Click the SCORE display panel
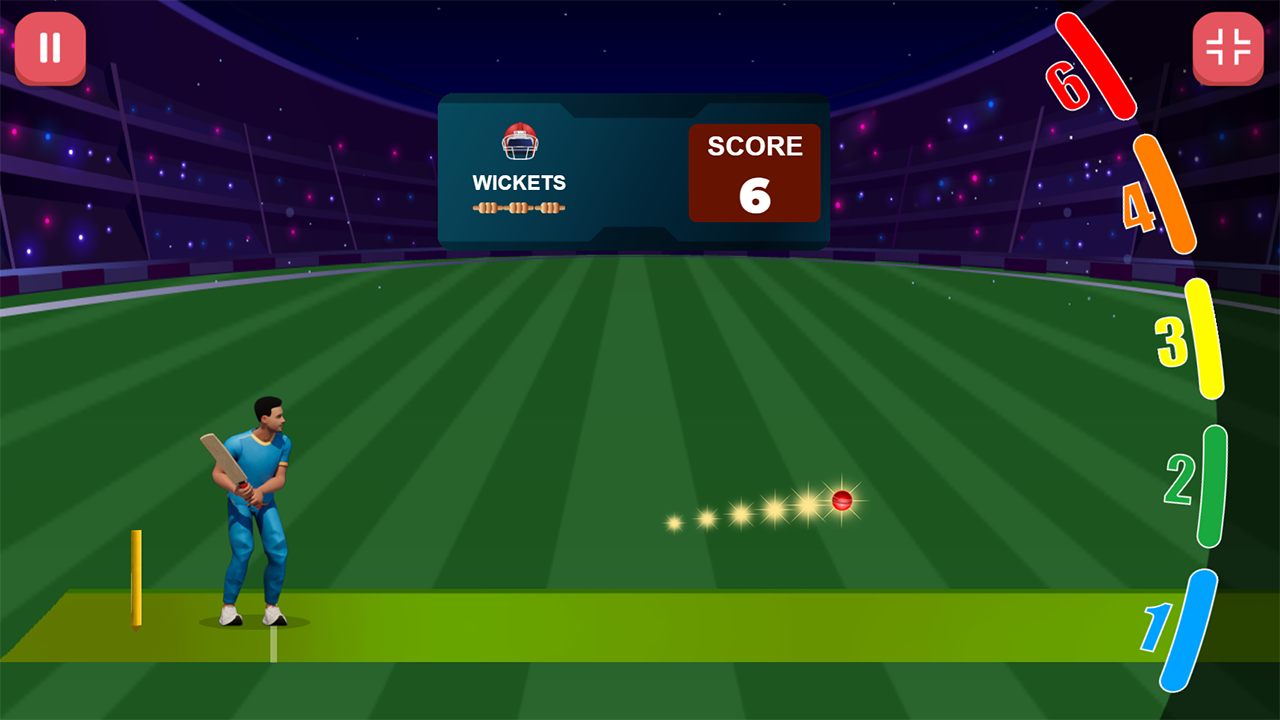The width and height of the screenshot is (1280, 720). click(755, 172)
